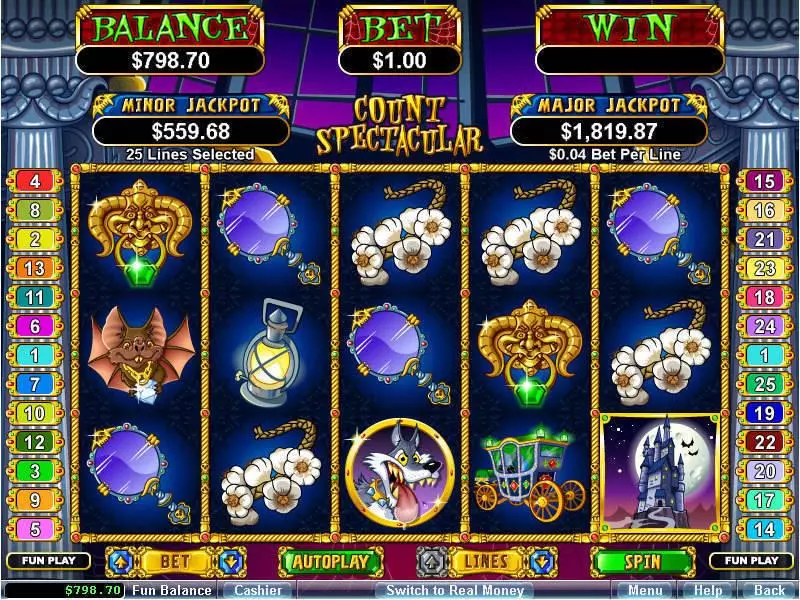Open the Cashier

pyautogui.click(x=256, y=590)
